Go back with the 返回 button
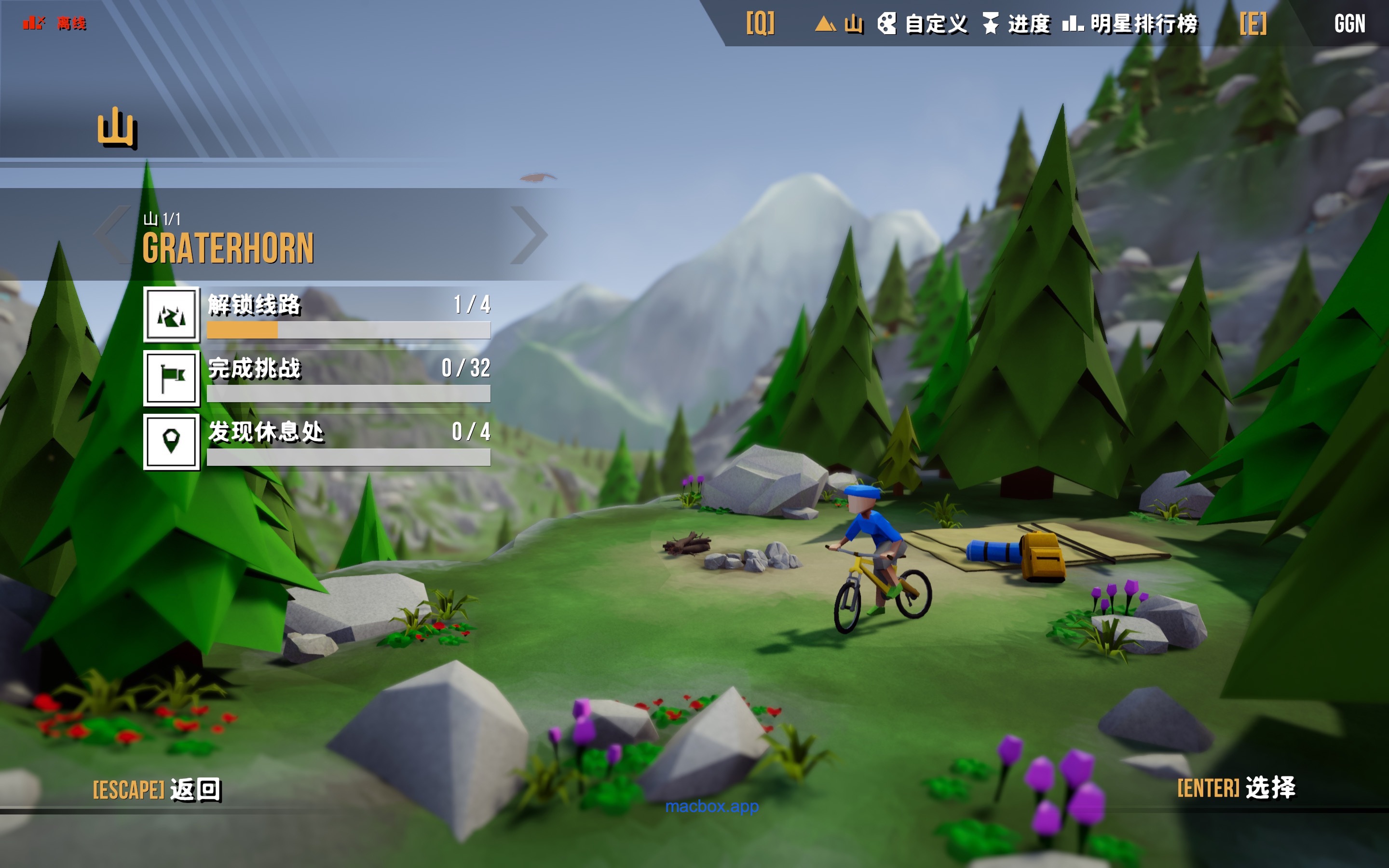The width and height of the screenshot is (1389, 868). click(157, 789)
